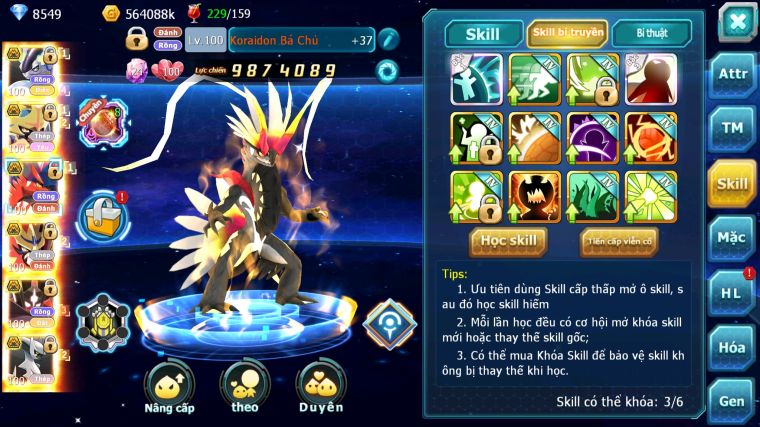Select the black monster face skill icon

[535, 196]
